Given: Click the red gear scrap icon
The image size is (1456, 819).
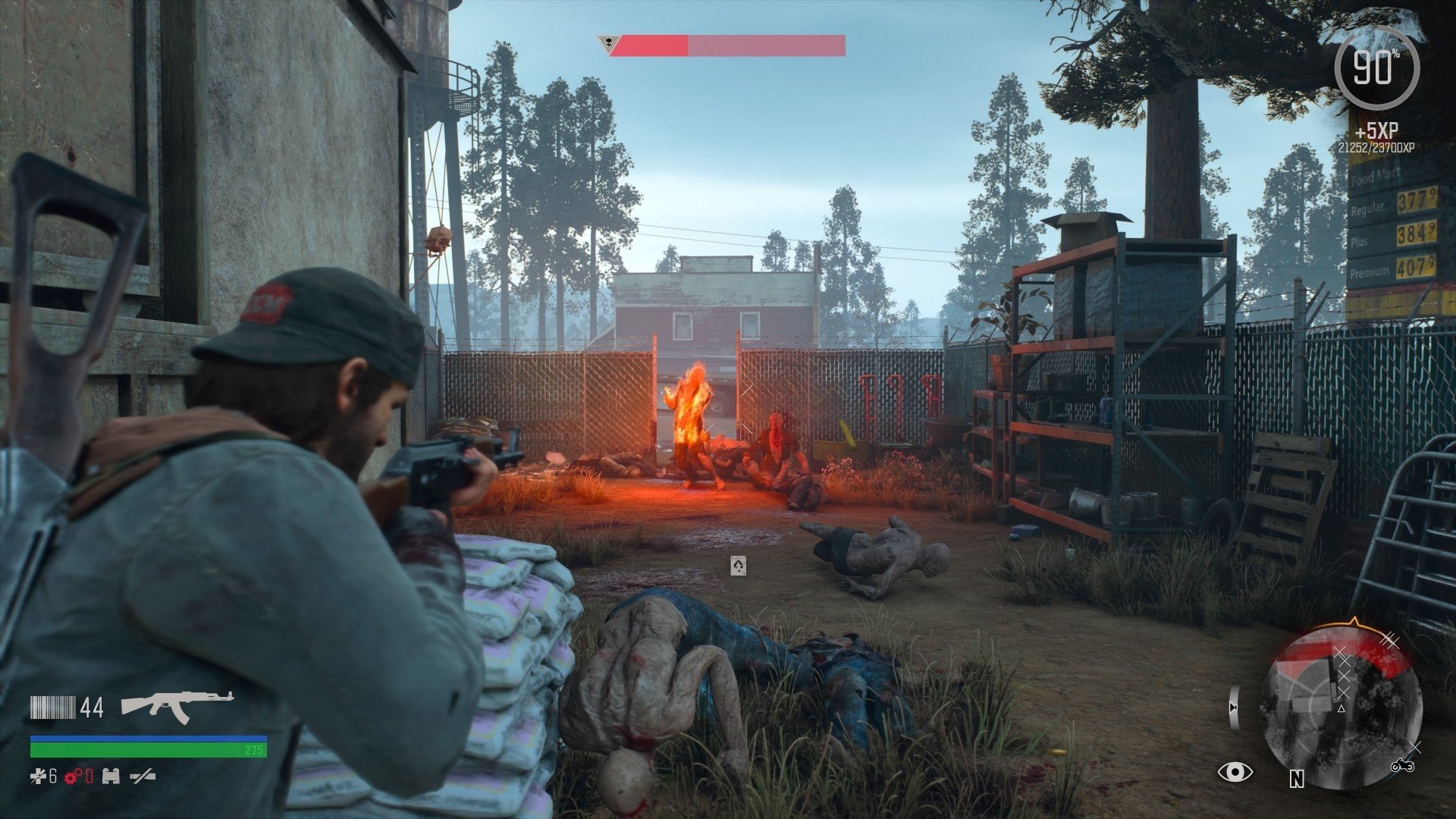Looking at the screenshot, I should 74,776.
